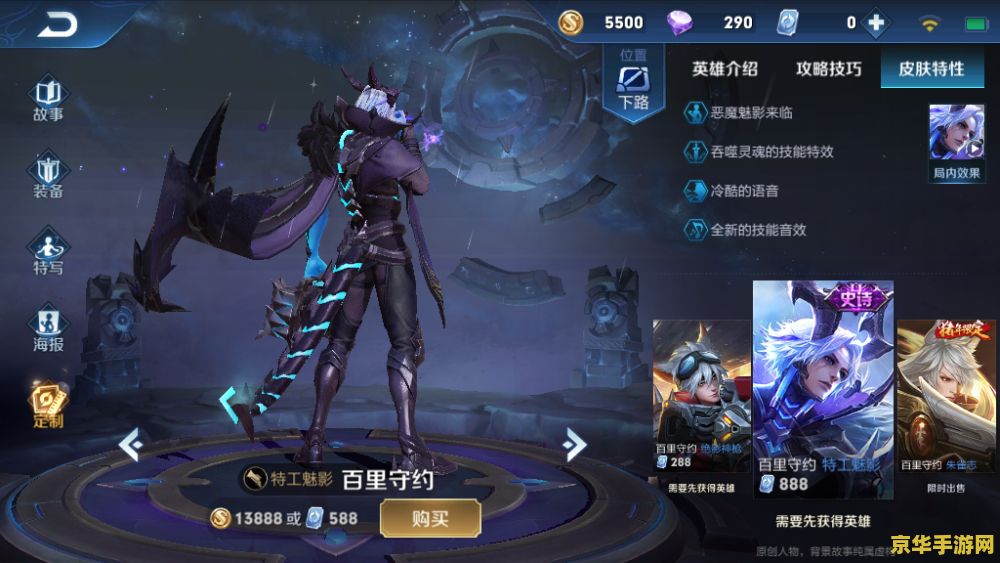Open the 定制 customization option
The height and width of the screenshot is (563, 1000).
(x=48, y=403)
